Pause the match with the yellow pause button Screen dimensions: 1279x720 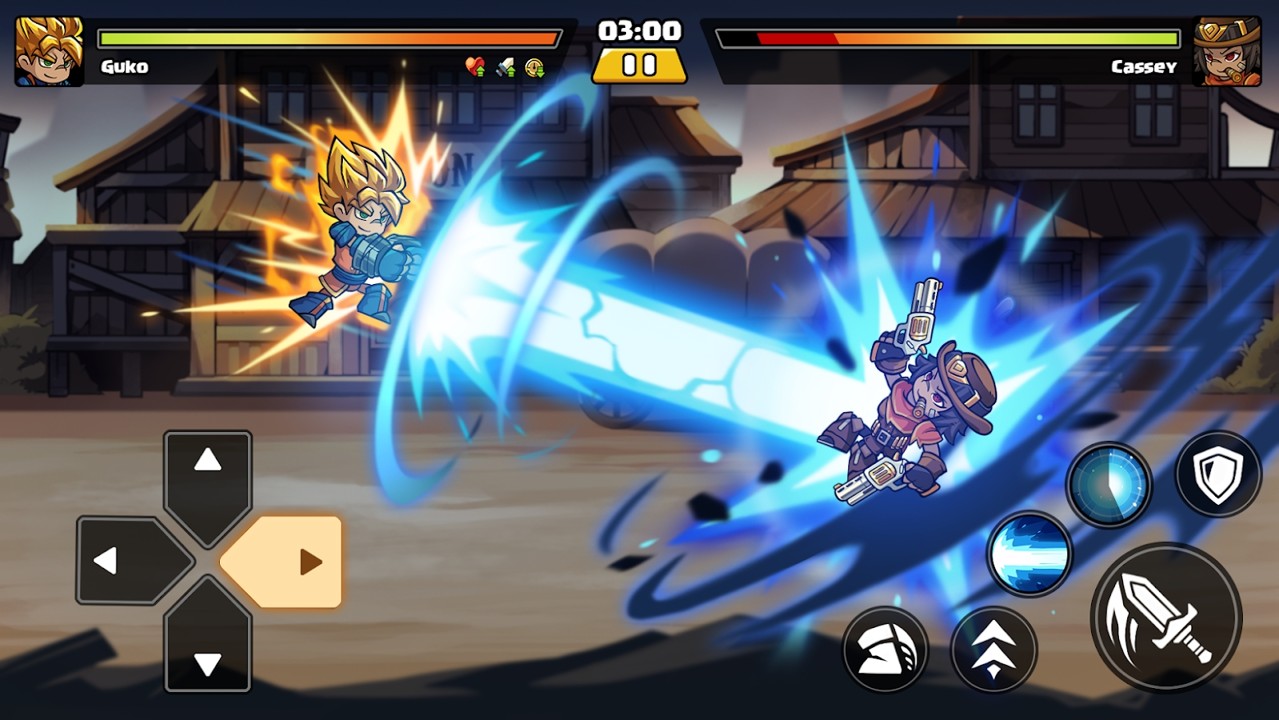pyautogui.click(x=639, y=65)
